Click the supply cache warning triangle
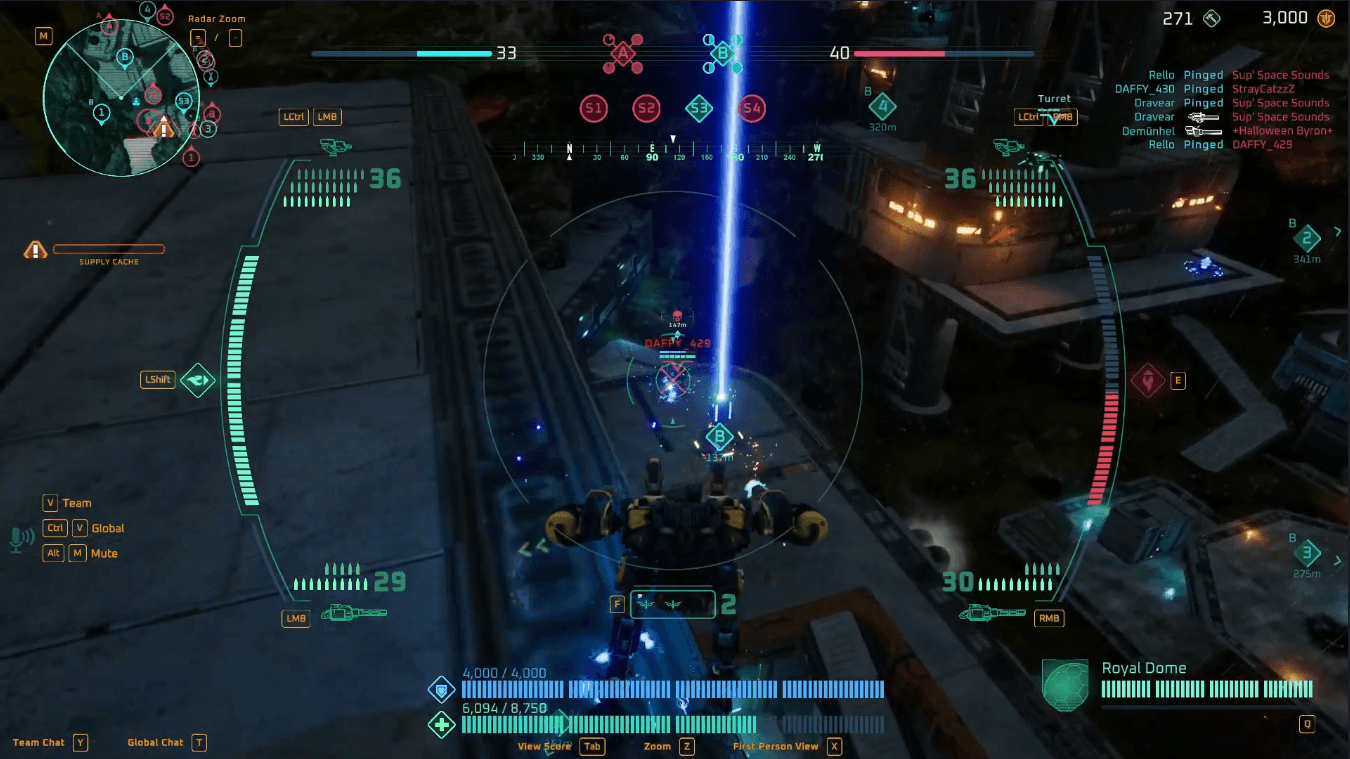 (x=36, y=250)
